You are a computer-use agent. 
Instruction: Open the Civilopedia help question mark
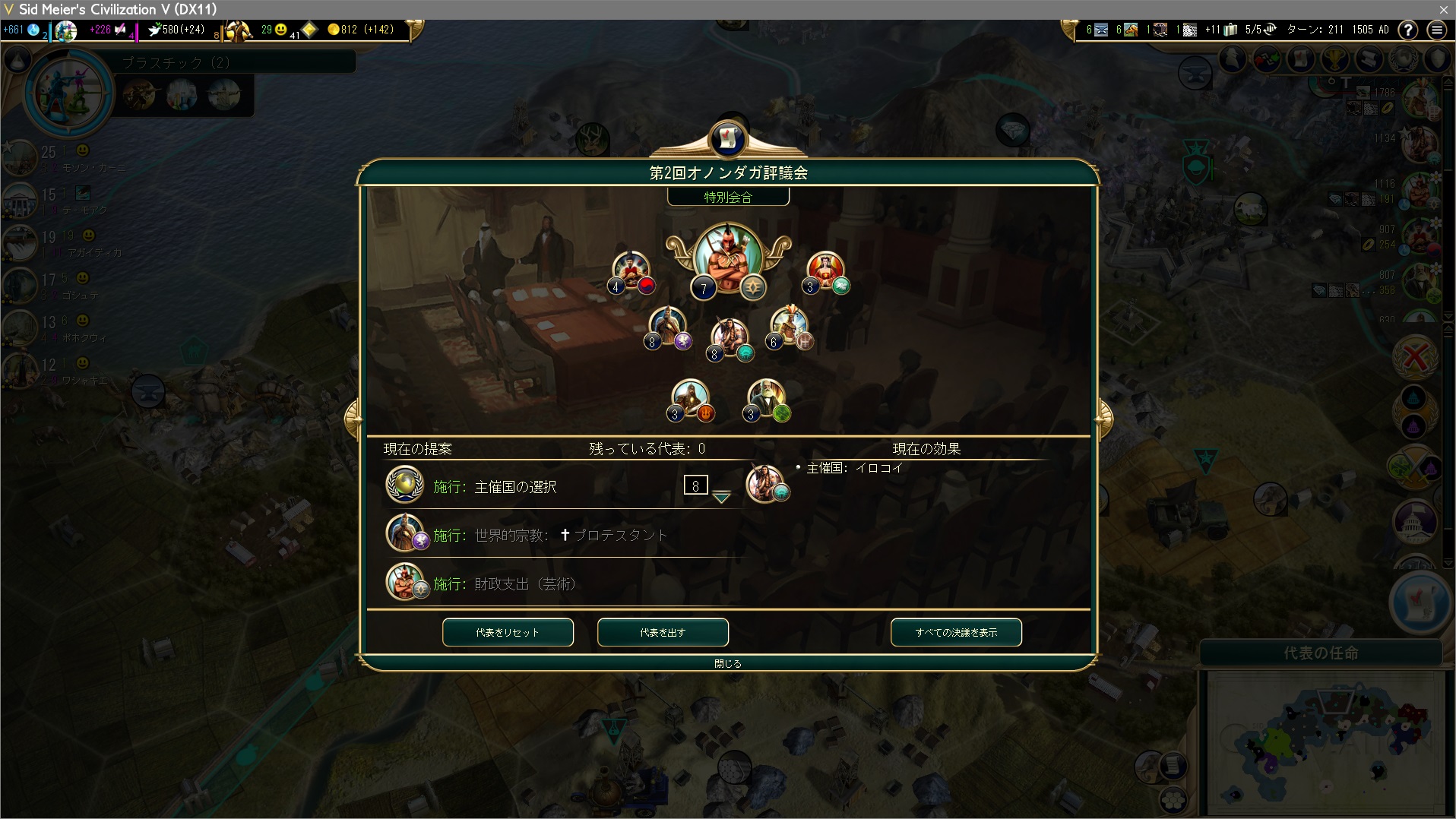[x=1408, y=30]
